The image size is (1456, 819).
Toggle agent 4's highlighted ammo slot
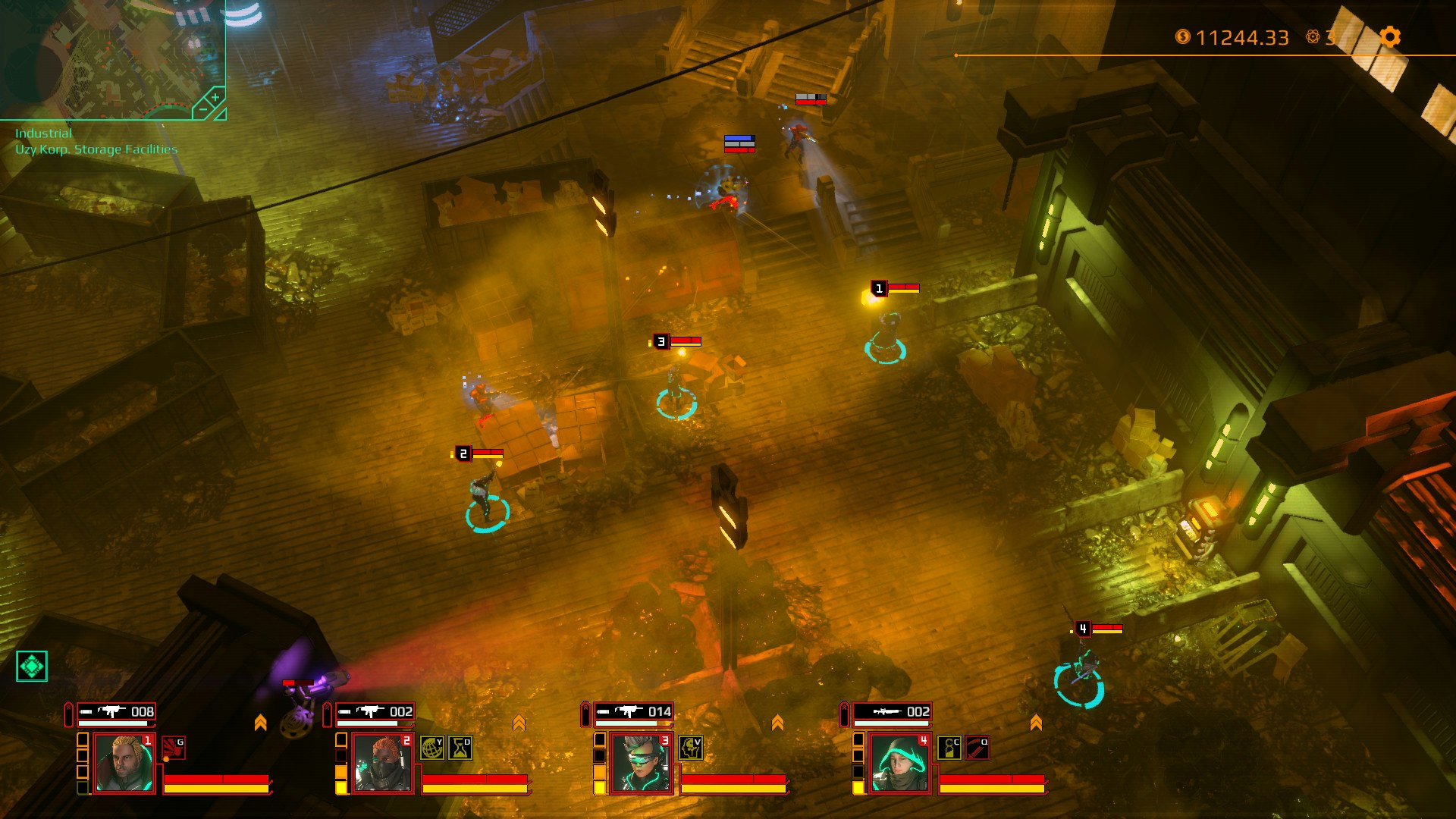click(857, 786)
